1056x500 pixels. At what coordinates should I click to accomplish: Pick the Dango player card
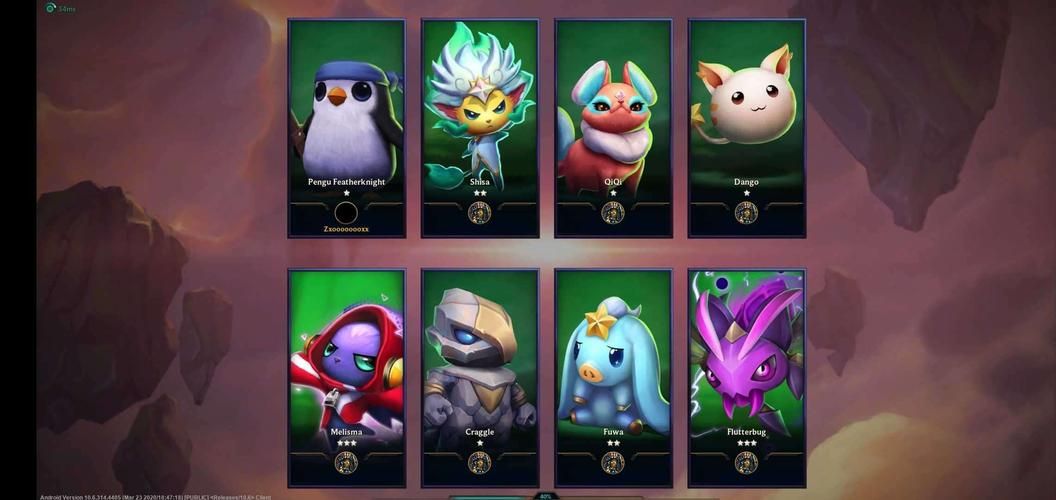746,128
